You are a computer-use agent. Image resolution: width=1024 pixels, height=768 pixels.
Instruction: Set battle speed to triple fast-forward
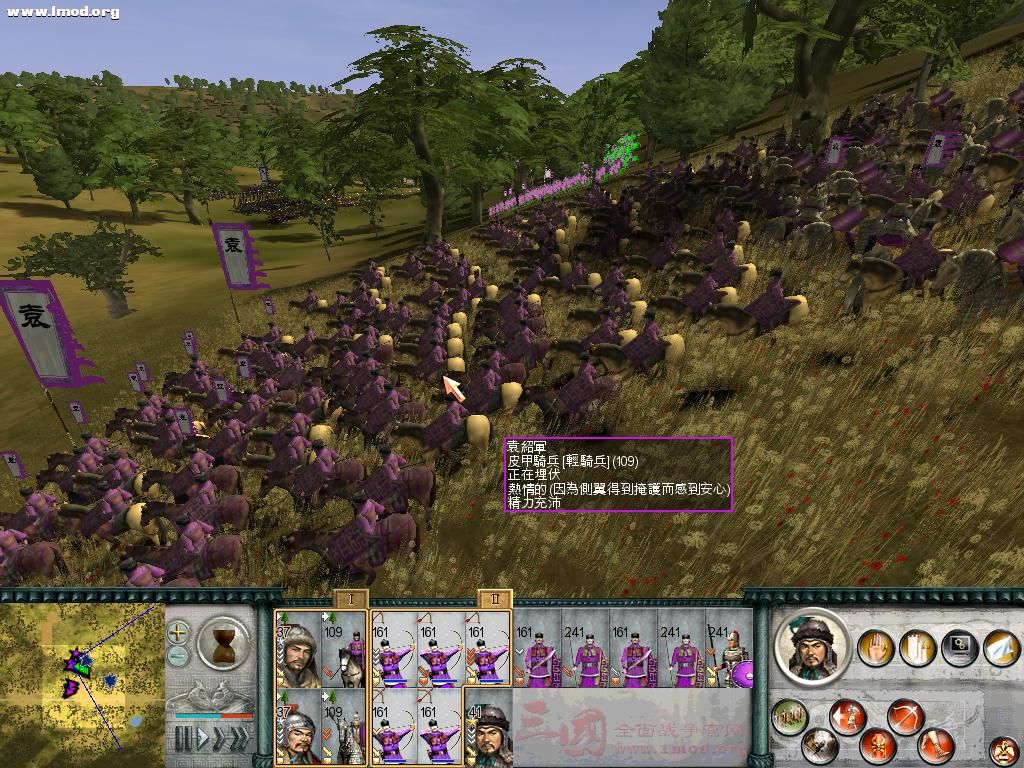tap(240, 739)
